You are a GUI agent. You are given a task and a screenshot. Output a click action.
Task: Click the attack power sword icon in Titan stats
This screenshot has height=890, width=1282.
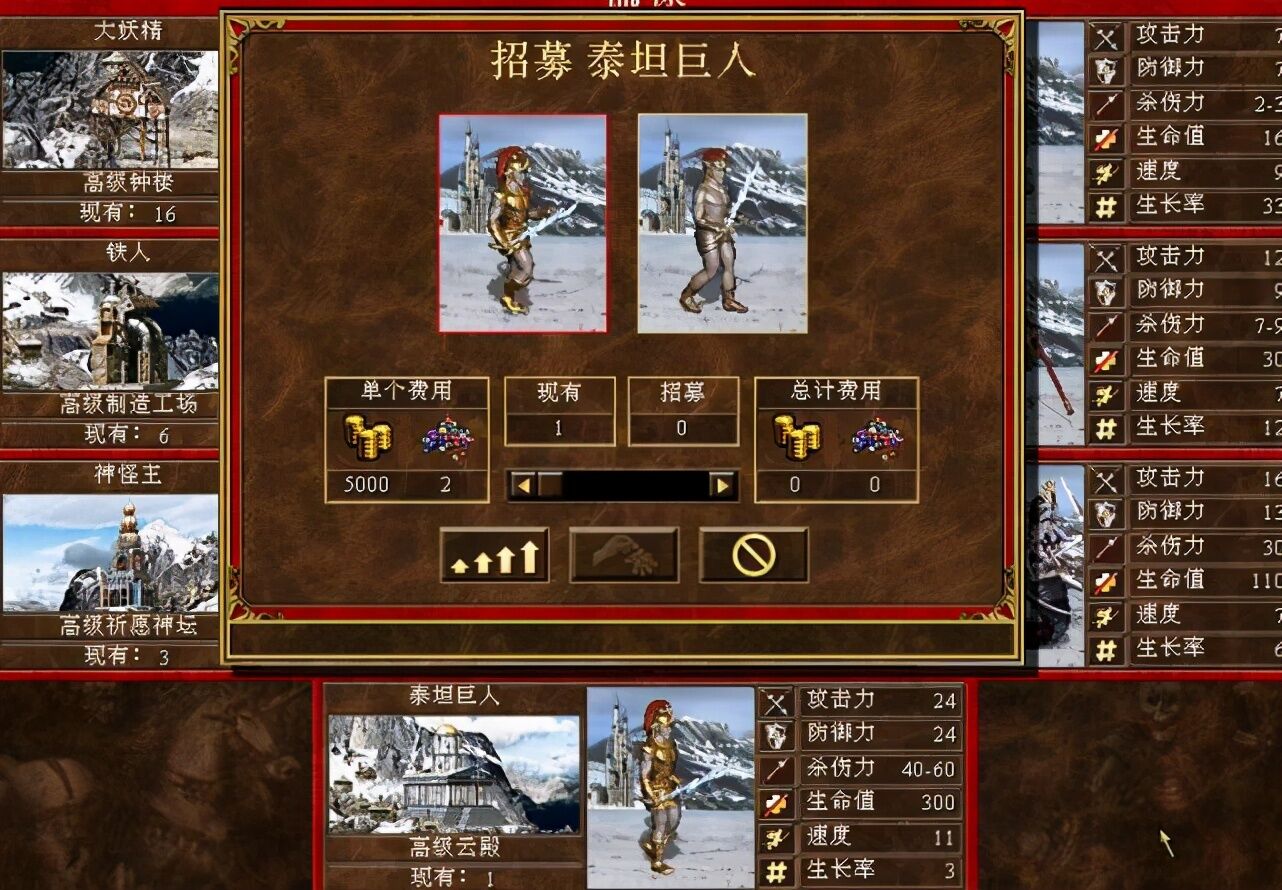click(x=775, y=701)
